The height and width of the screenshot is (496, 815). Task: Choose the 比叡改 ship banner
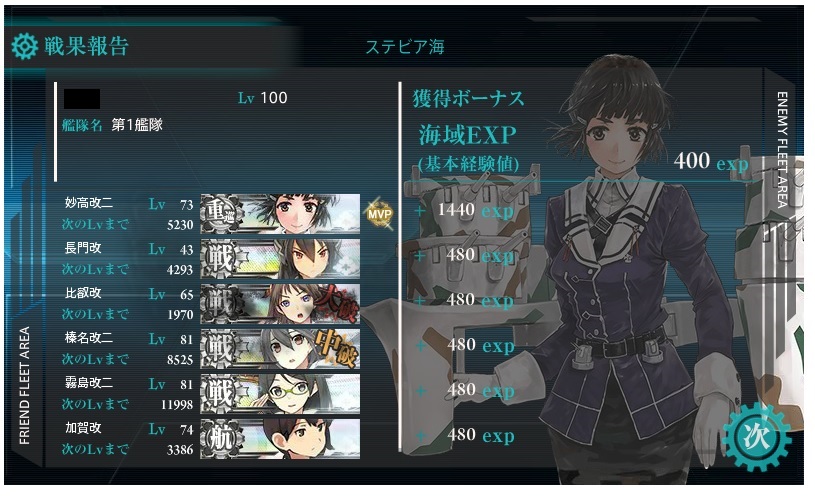click(280, 302)
